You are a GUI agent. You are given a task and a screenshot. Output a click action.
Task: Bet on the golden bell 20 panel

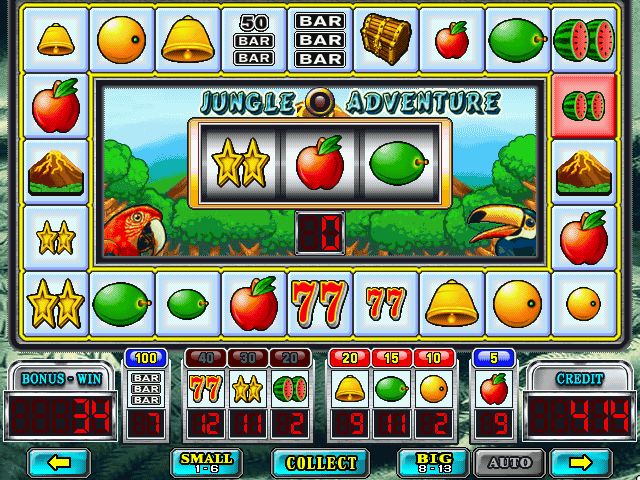[x=349, y=387]
